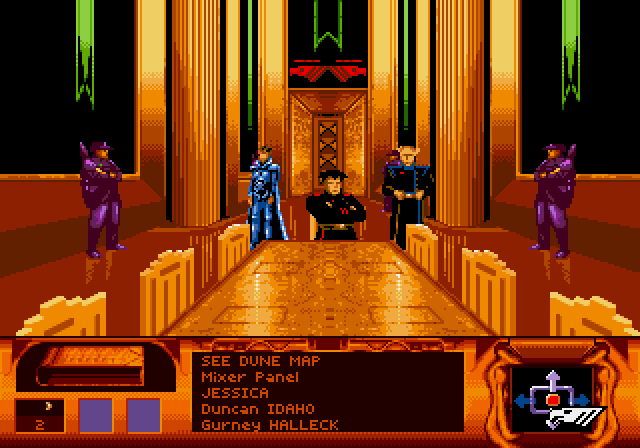Click the compass up arrow

coord(551,379)
